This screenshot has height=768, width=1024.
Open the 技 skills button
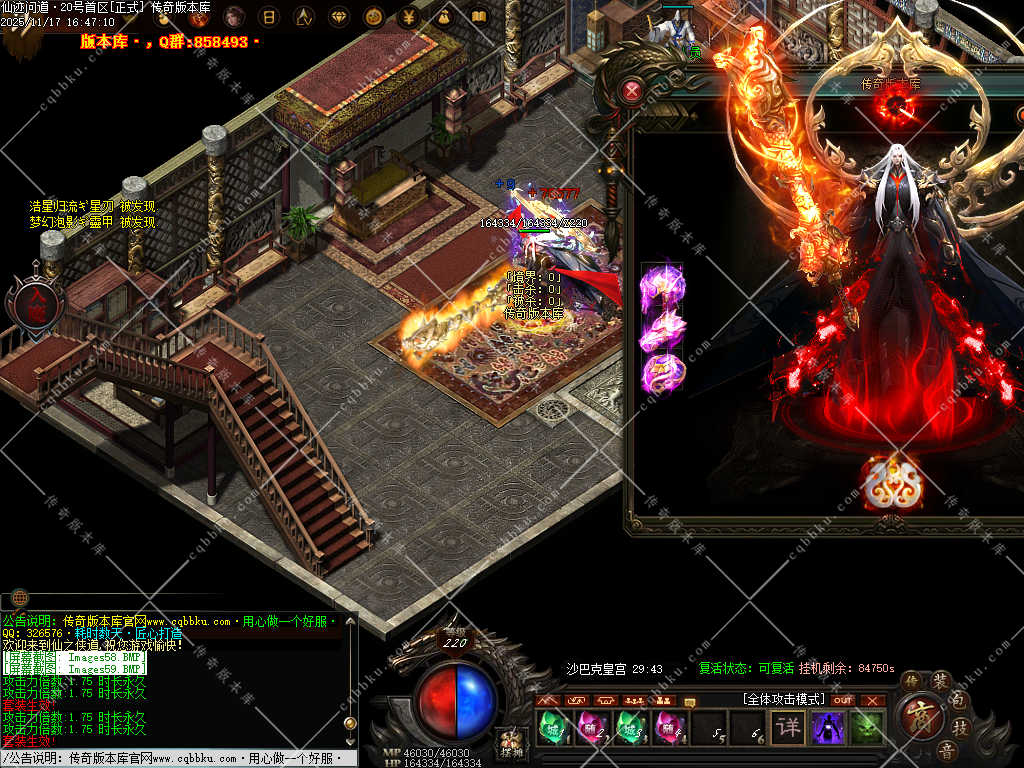958,727
